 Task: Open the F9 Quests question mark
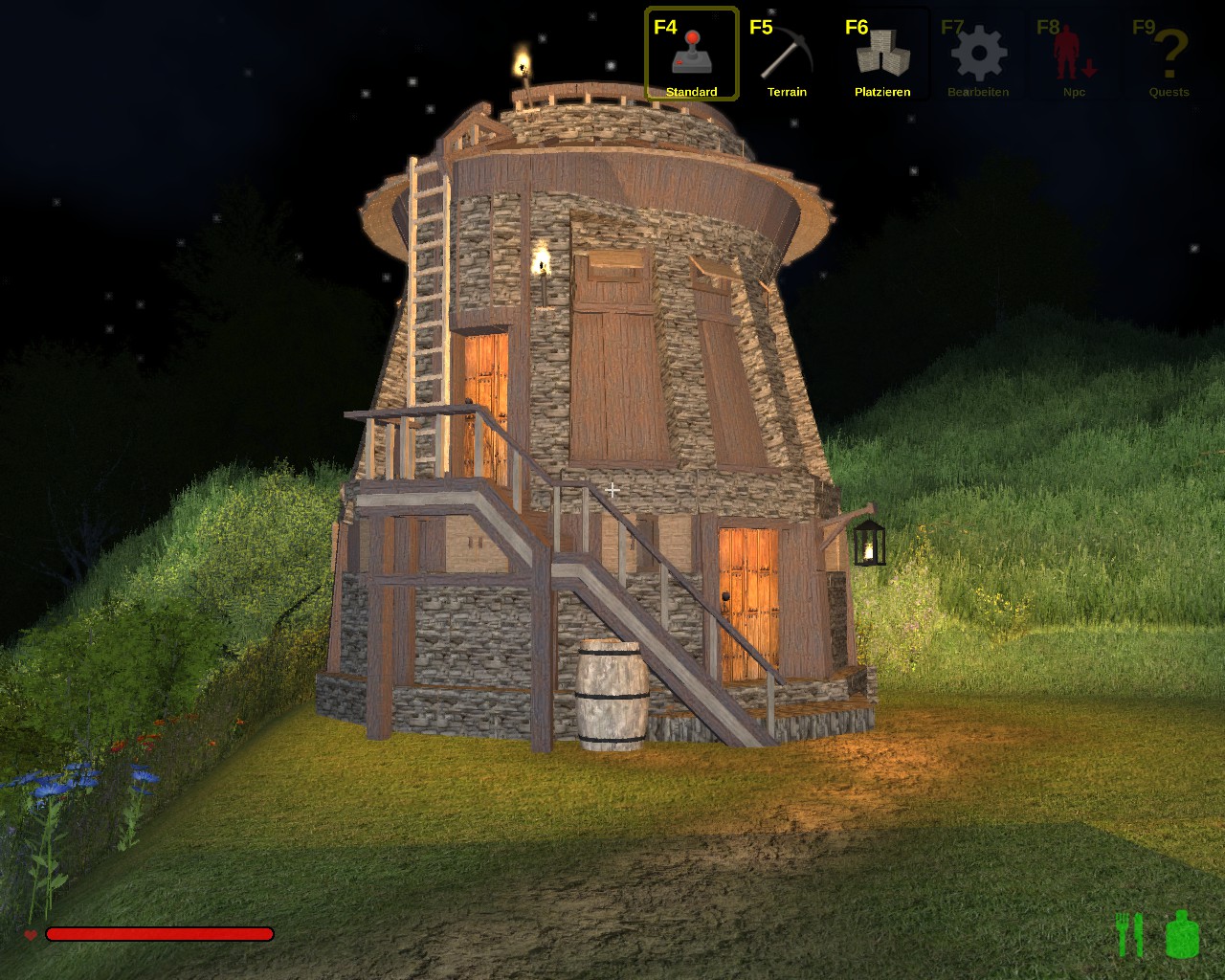pos(1169,55)
